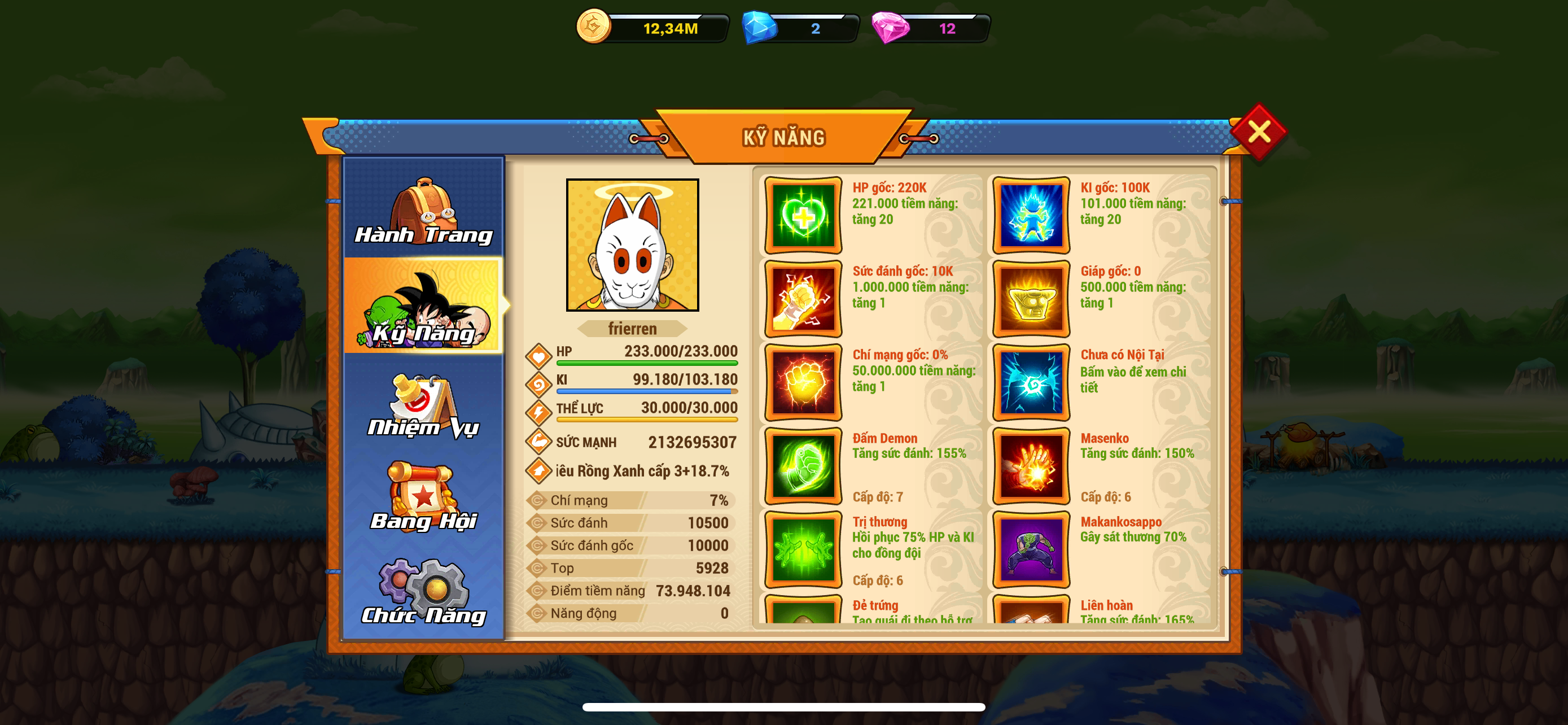Viewport: 1568px width, 725px height.
Task: Select the Bang Hội guild tab
Action: 424,497
